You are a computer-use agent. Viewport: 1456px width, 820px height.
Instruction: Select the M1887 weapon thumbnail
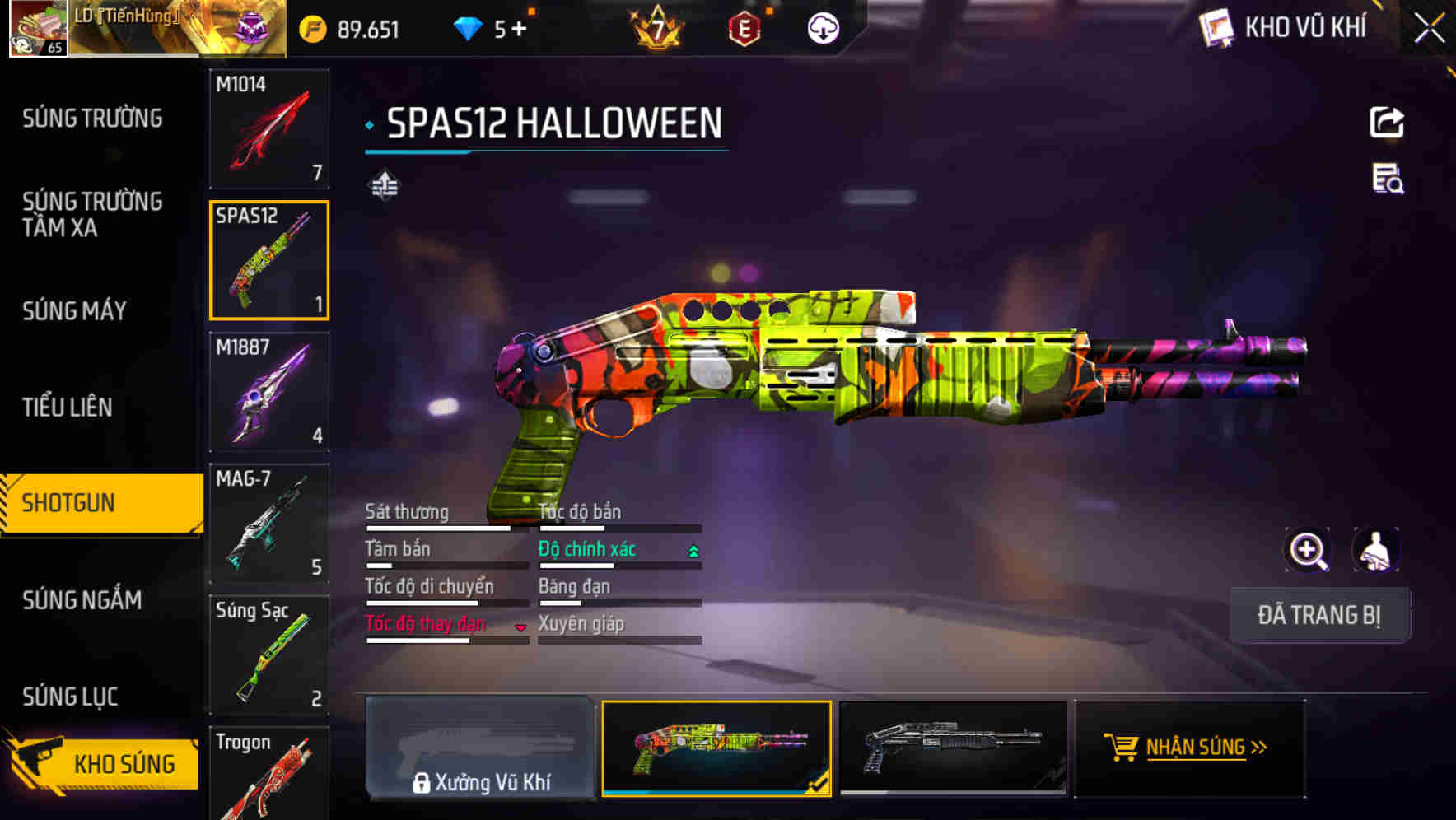point(269,392)
